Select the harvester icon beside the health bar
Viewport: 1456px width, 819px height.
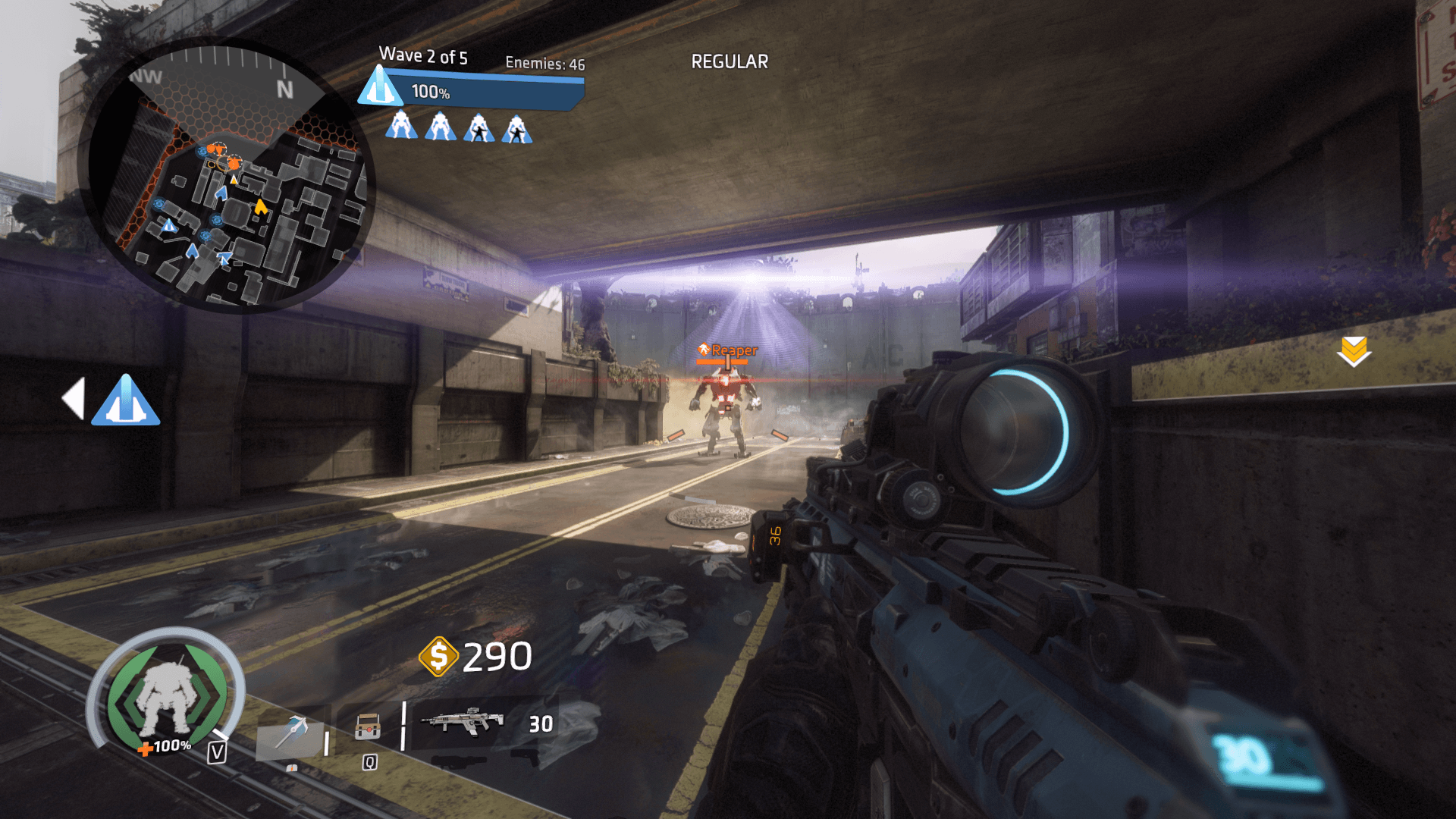pyautogui.click(x=381, y=89)
